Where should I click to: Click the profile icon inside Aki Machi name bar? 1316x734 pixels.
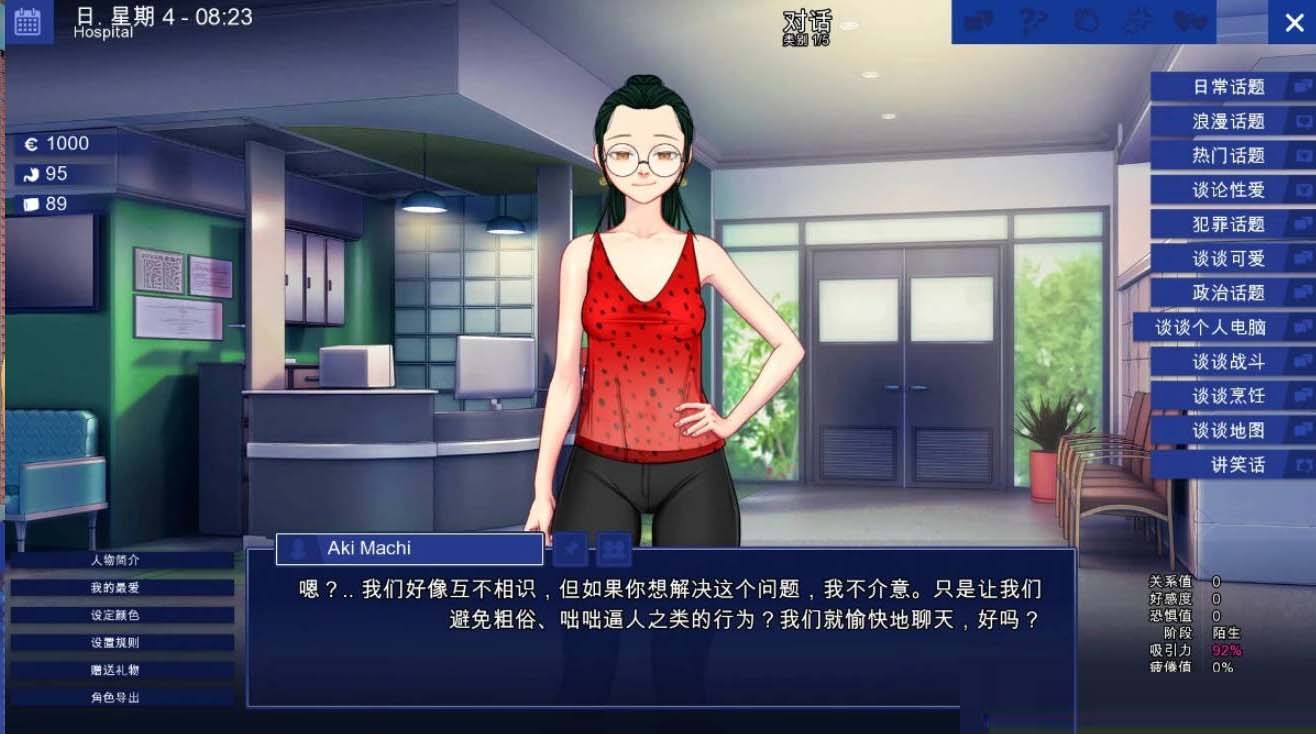296,548
